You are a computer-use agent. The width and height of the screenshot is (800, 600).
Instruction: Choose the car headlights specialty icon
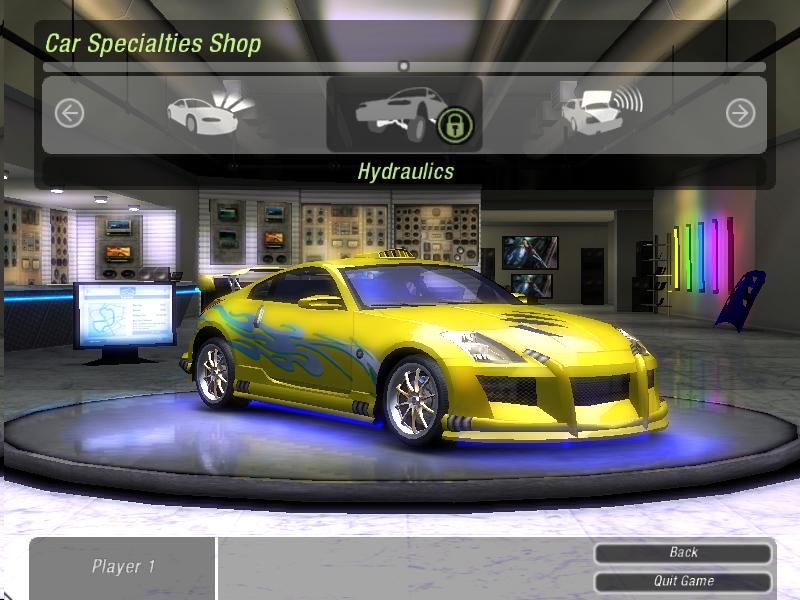click(x=210, y=112)
